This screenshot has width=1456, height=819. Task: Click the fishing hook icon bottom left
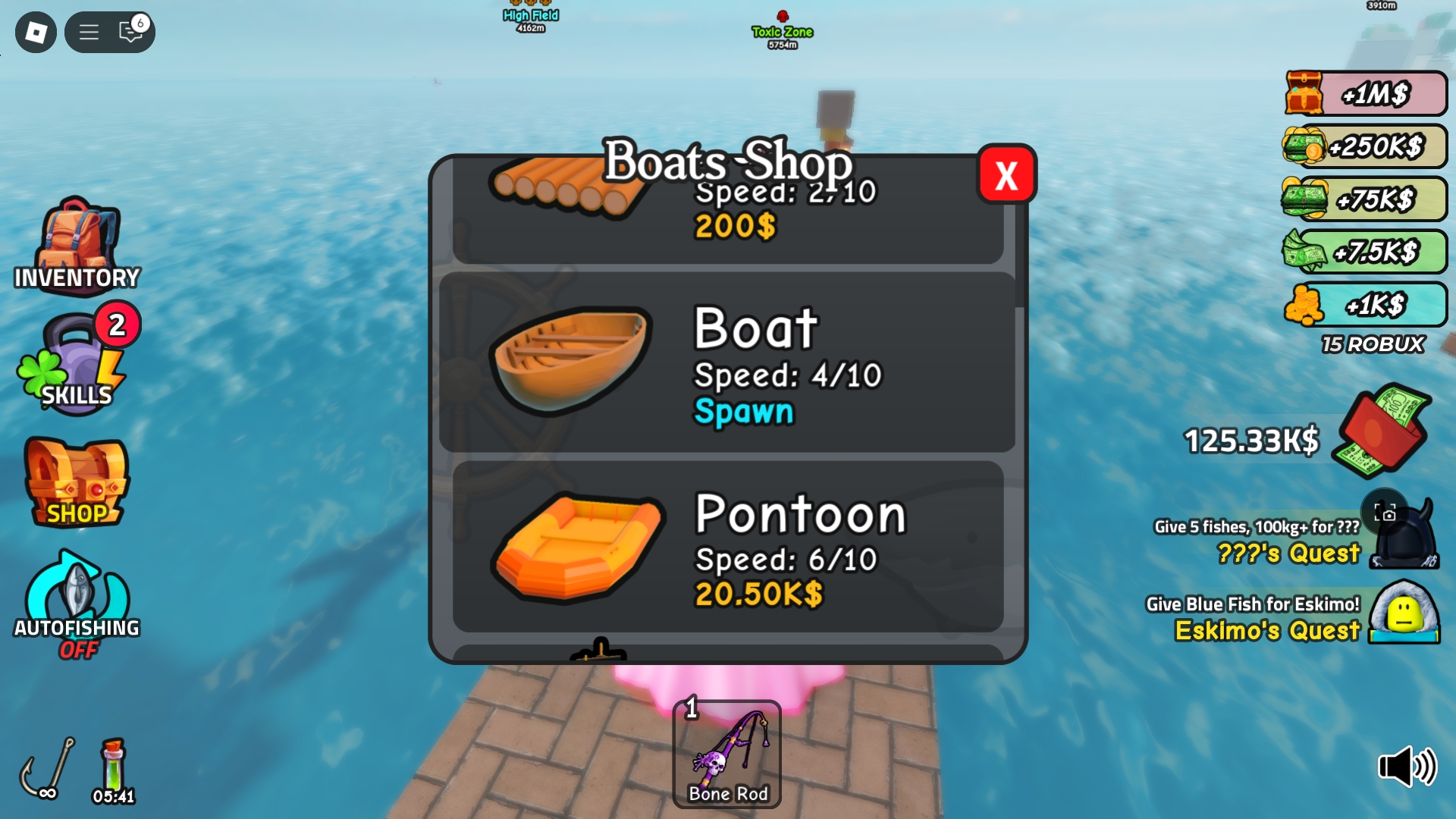click(x=47, y=766)
